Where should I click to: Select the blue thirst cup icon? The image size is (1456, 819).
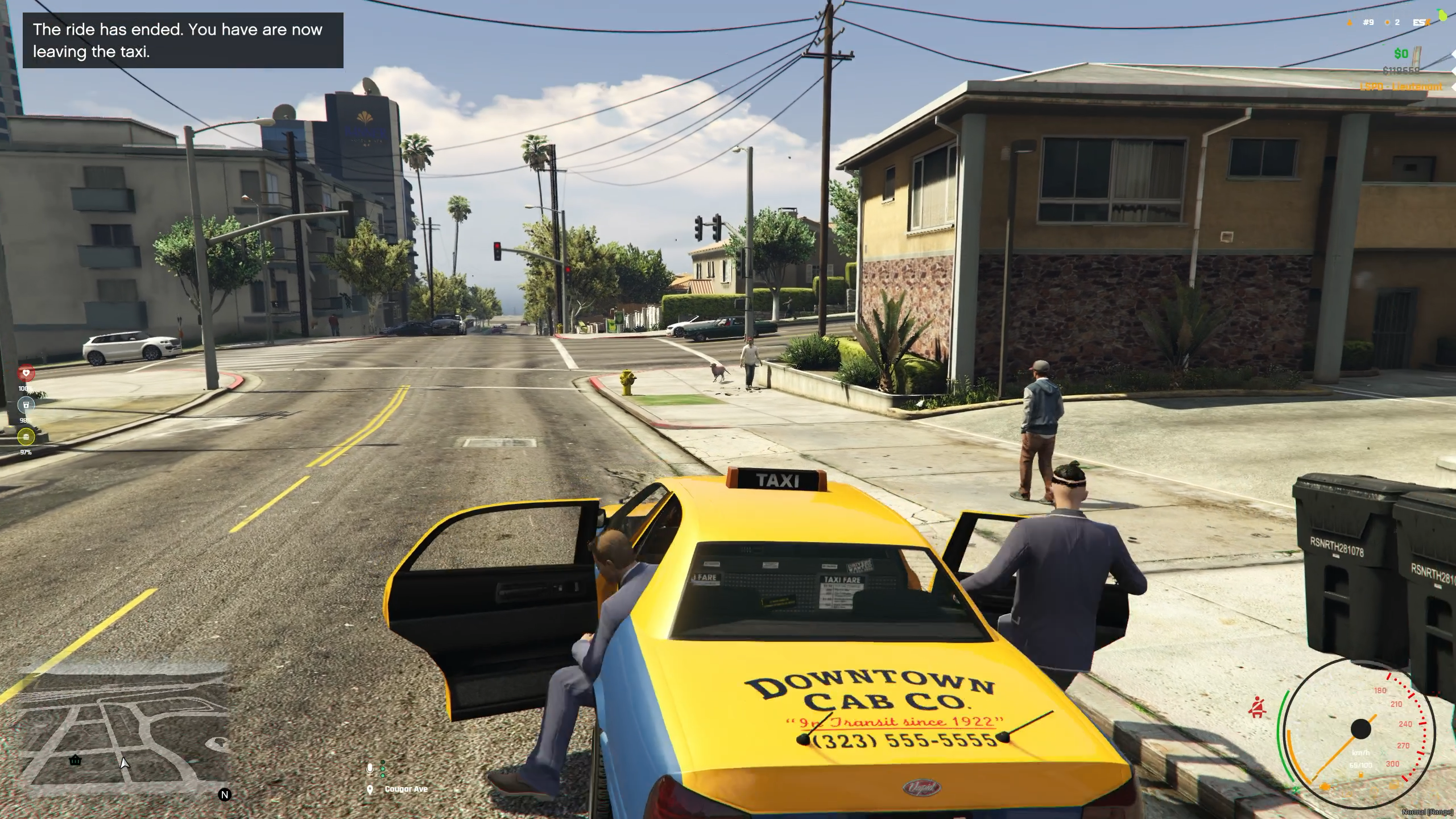26,405
